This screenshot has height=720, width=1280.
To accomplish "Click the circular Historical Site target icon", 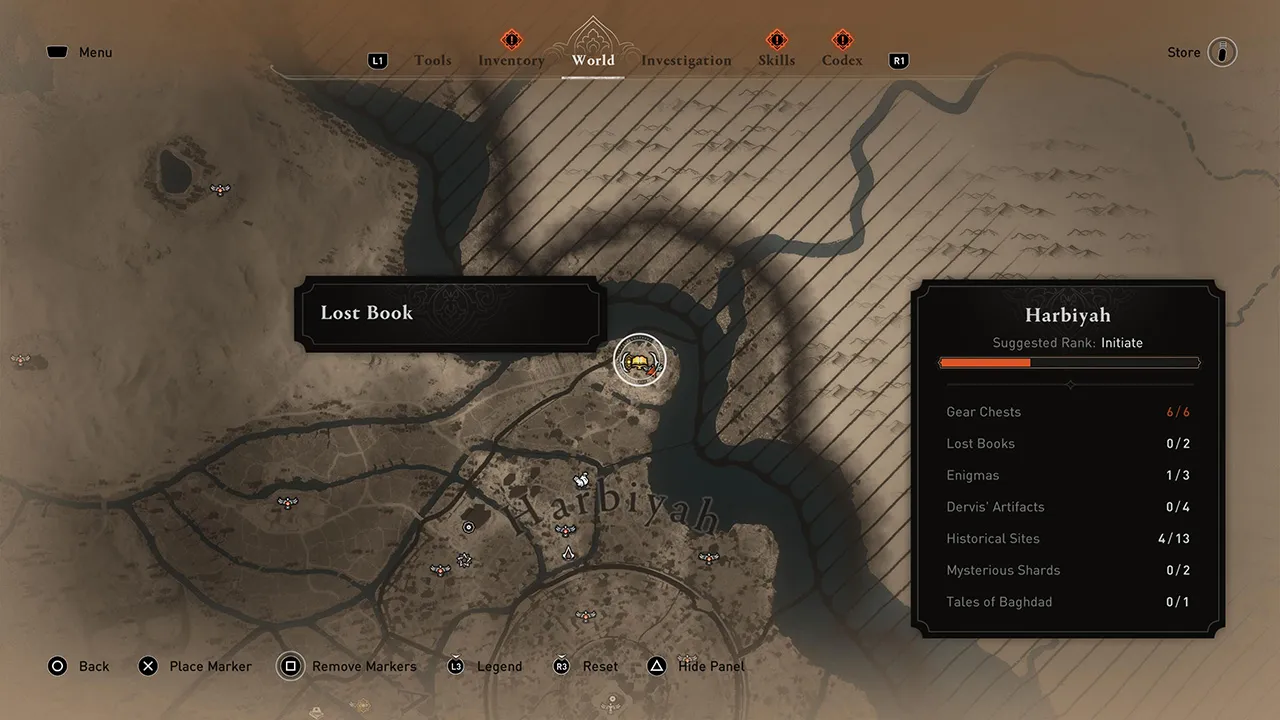I will pos(469,526).
